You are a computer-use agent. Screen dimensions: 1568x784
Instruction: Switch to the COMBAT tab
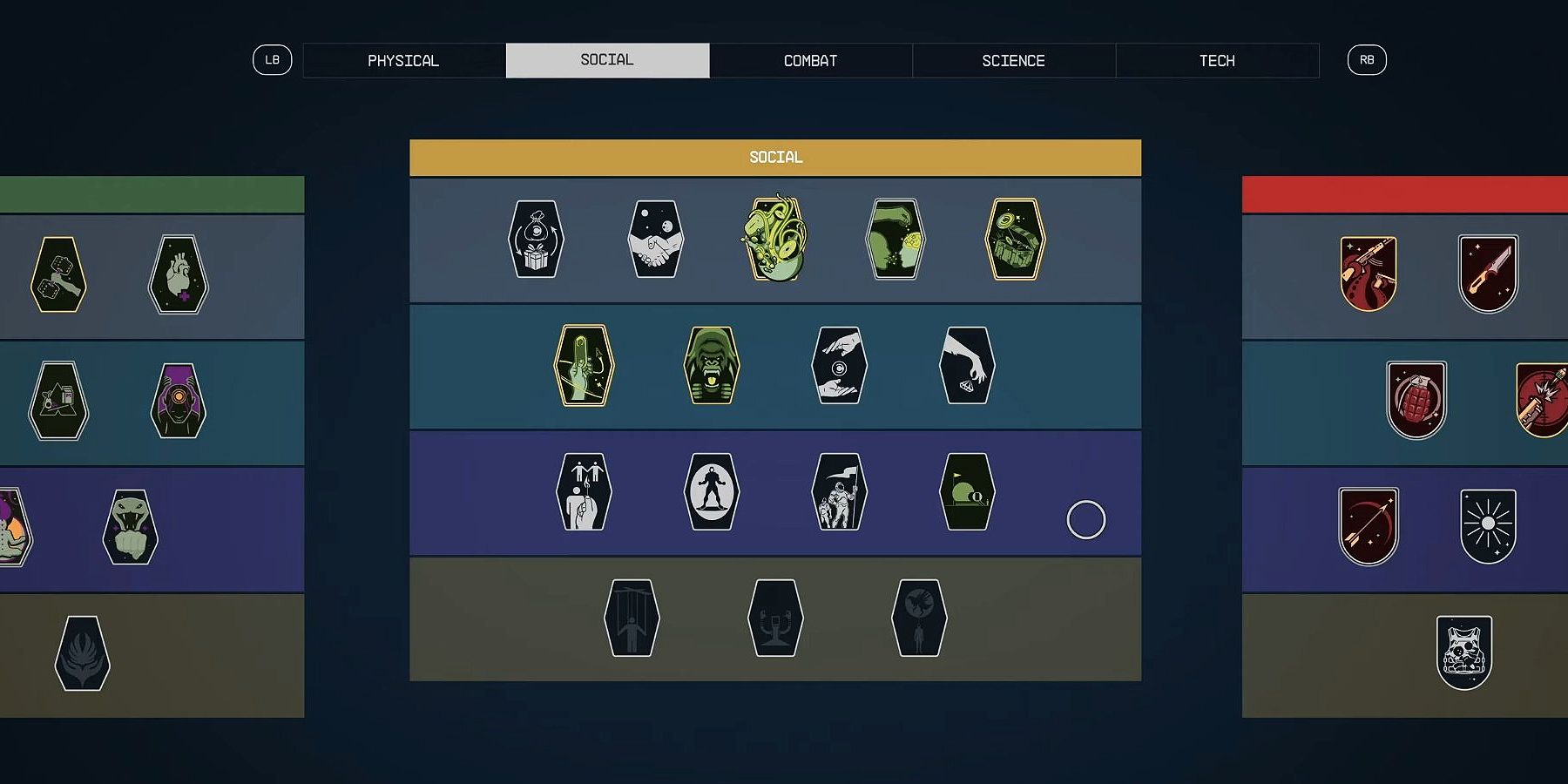pyautogui.click(x=810, y=60)
